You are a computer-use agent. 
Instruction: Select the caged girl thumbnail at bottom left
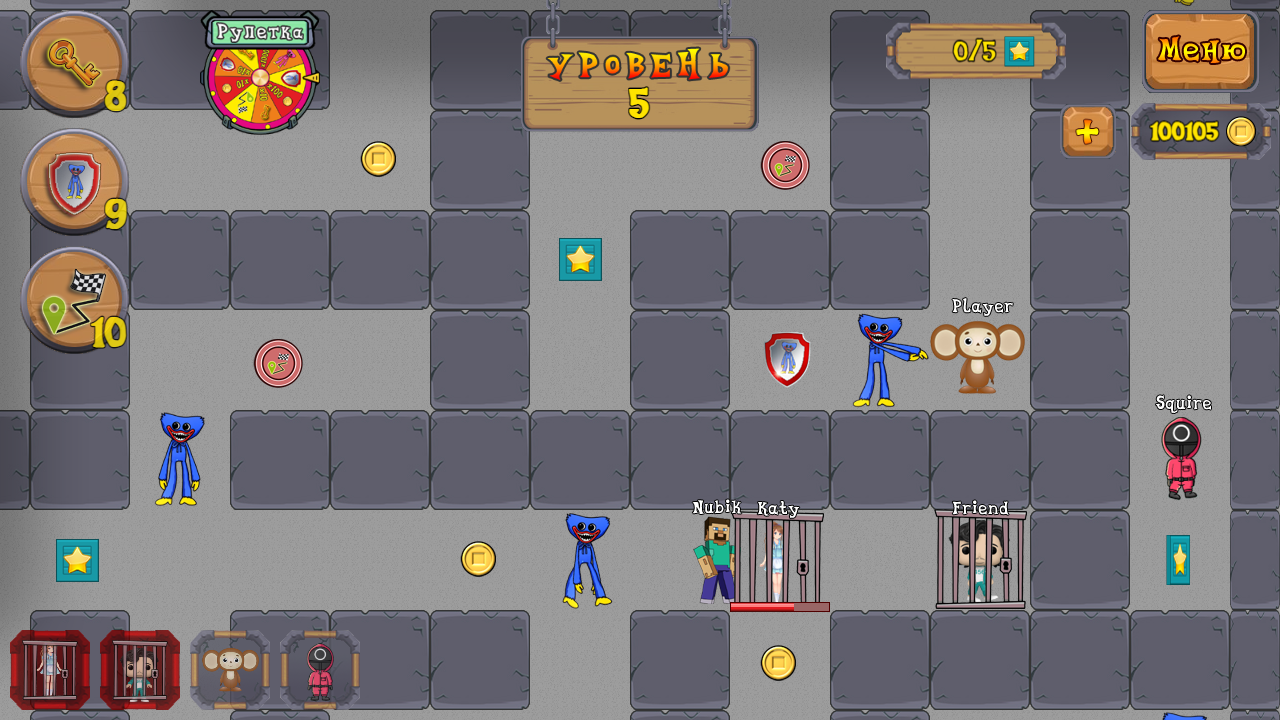(48, 669)
